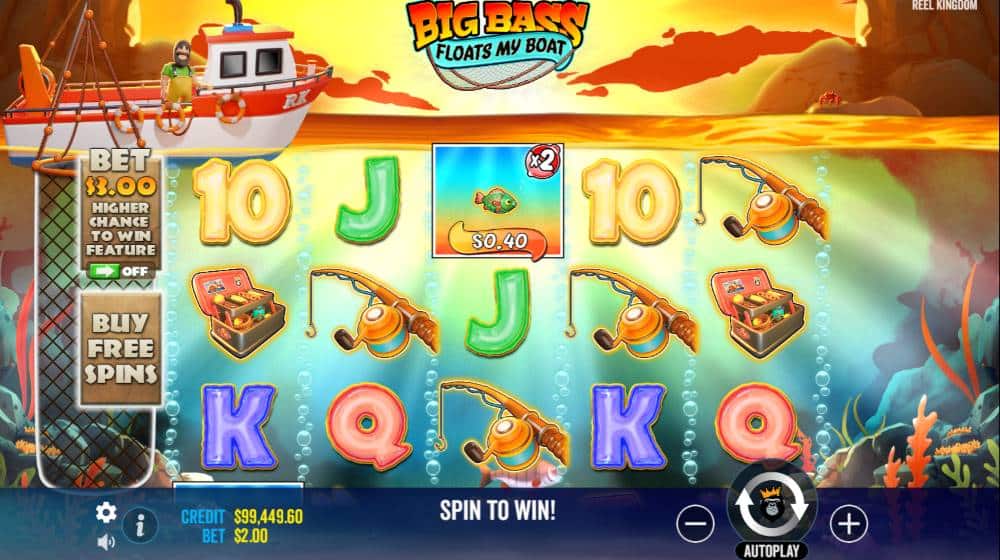Screen dimensions: 1000x560
Task: Decrease the bet with the minus button
Action: (x=695, y=522)
